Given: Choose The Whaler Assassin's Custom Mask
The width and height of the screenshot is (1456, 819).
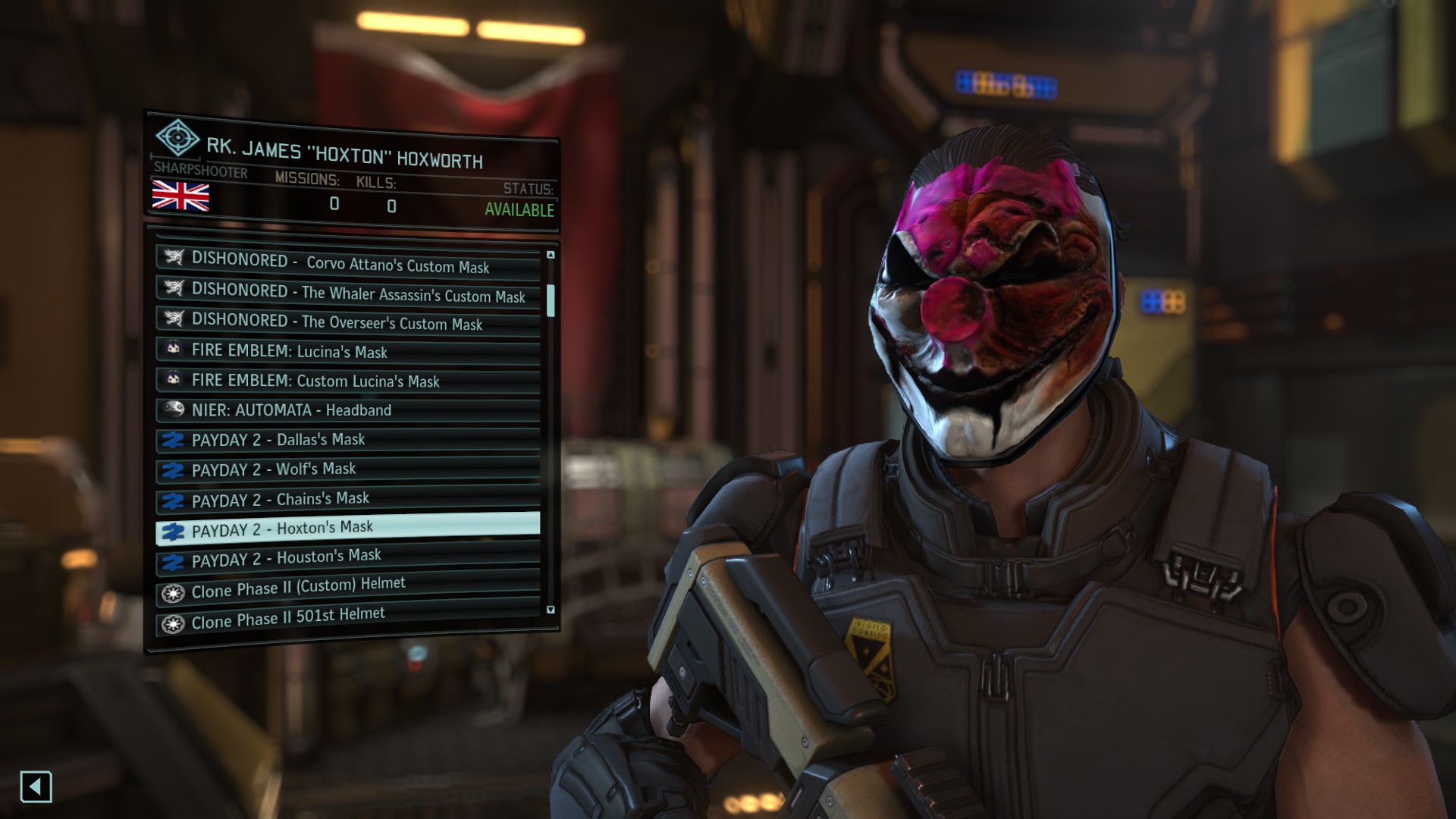Looking at the screenshot, I should coord(349,292).
